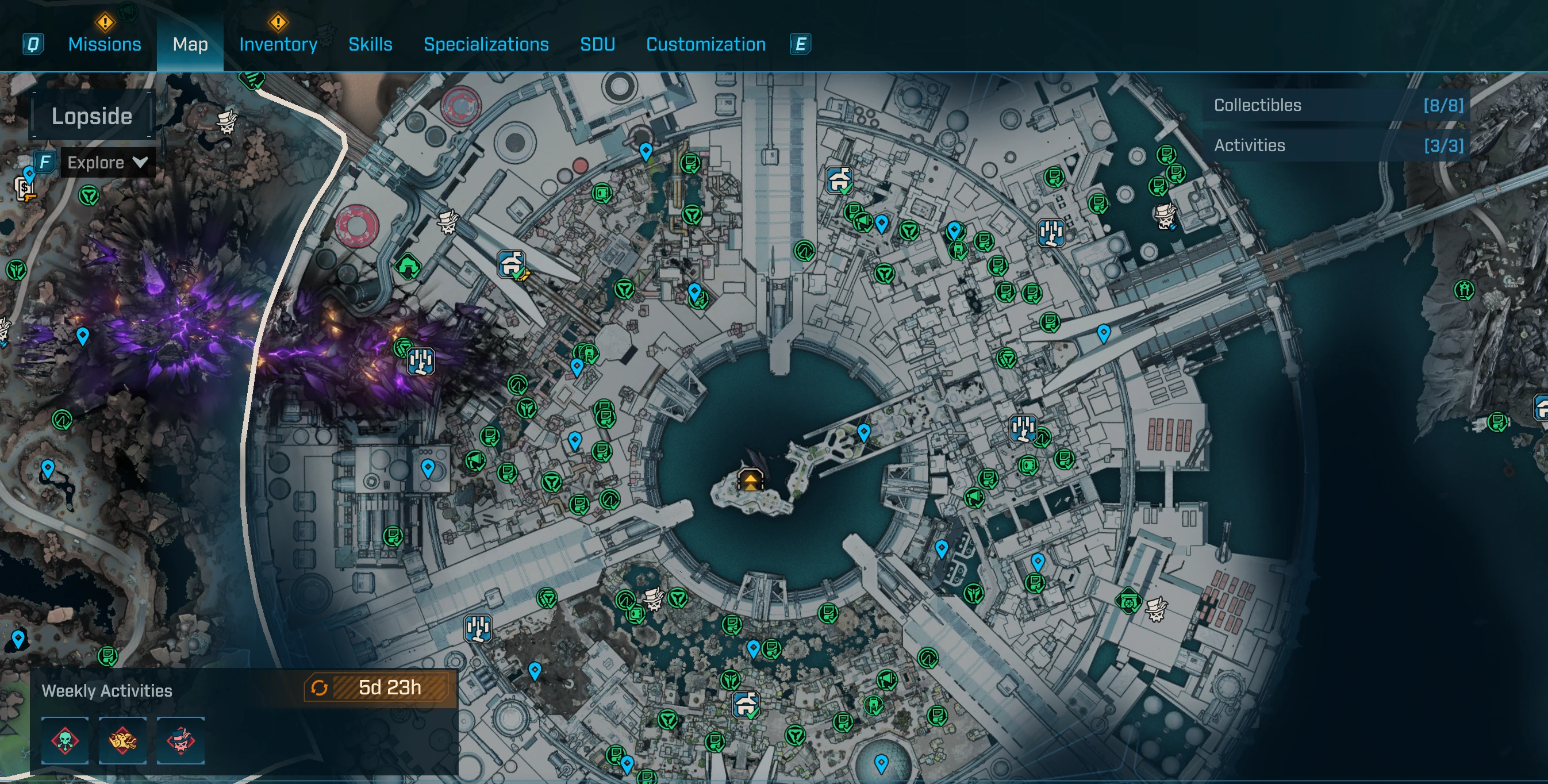Select the green house marker on the map
Viewport: 1548px width, 784px height.
tap(408, 266)
